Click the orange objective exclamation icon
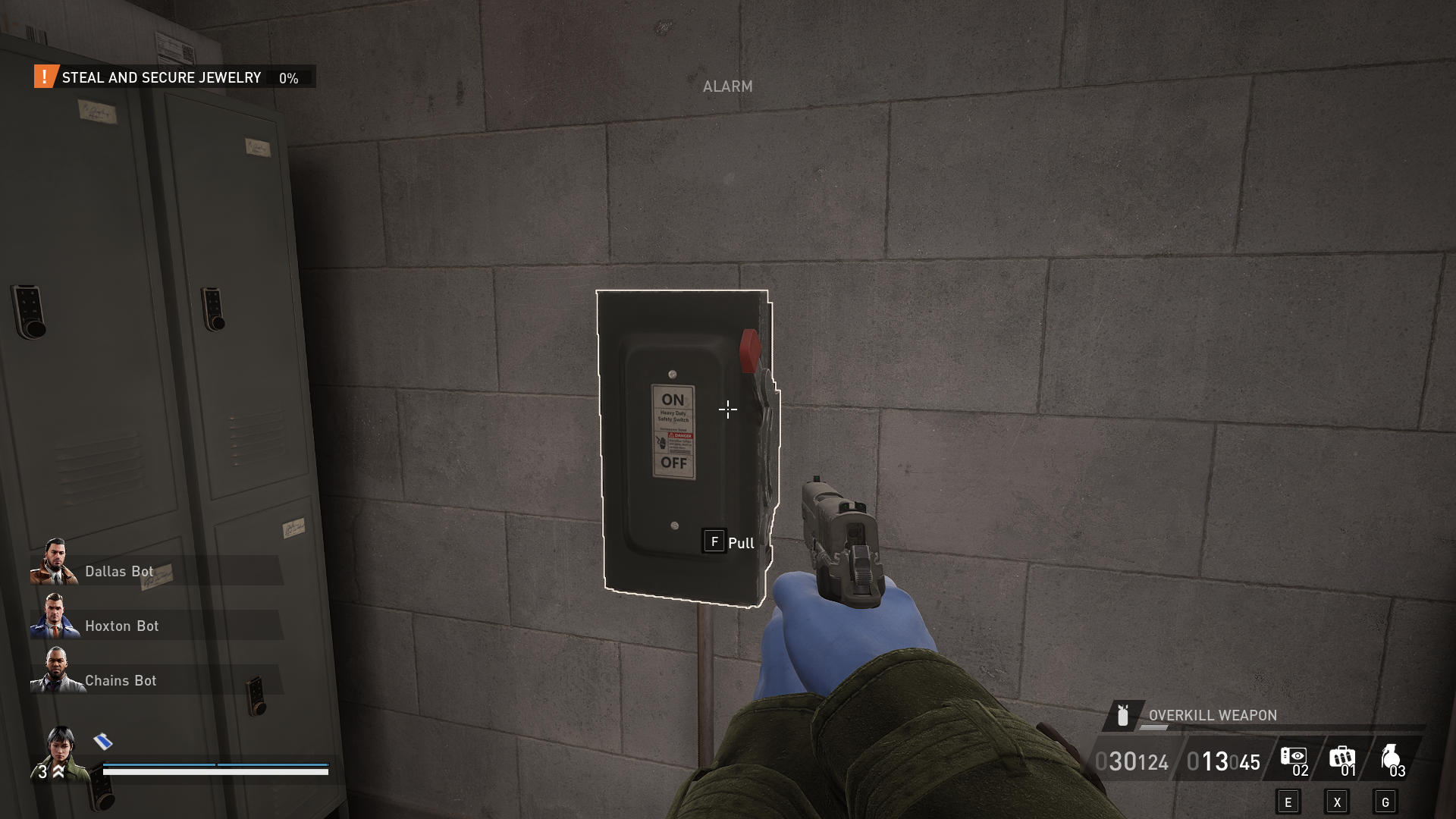The image size is (1456, 819). tap(45, 77)
